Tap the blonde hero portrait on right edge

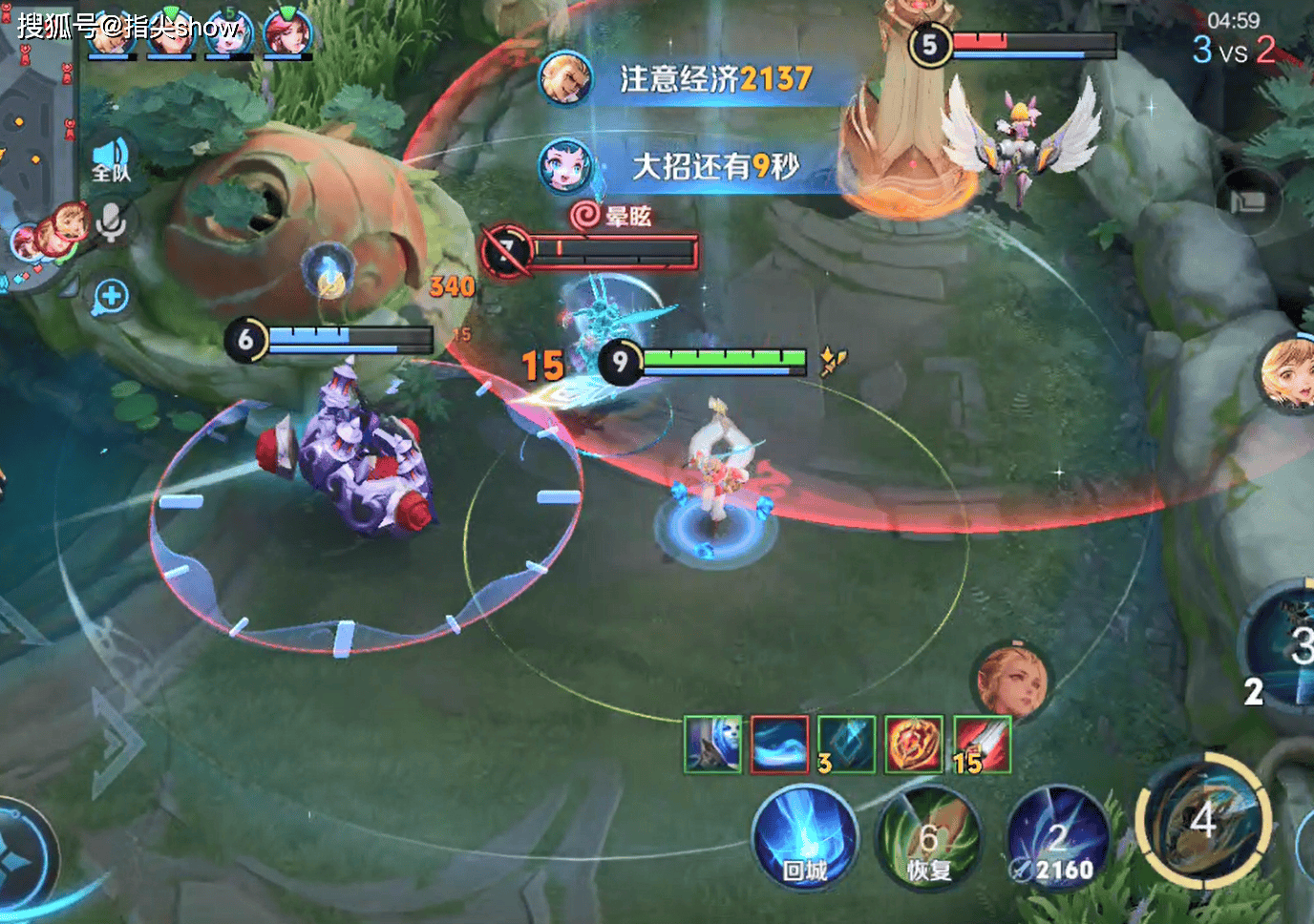pyautogui.click(x=1288, y=374)
